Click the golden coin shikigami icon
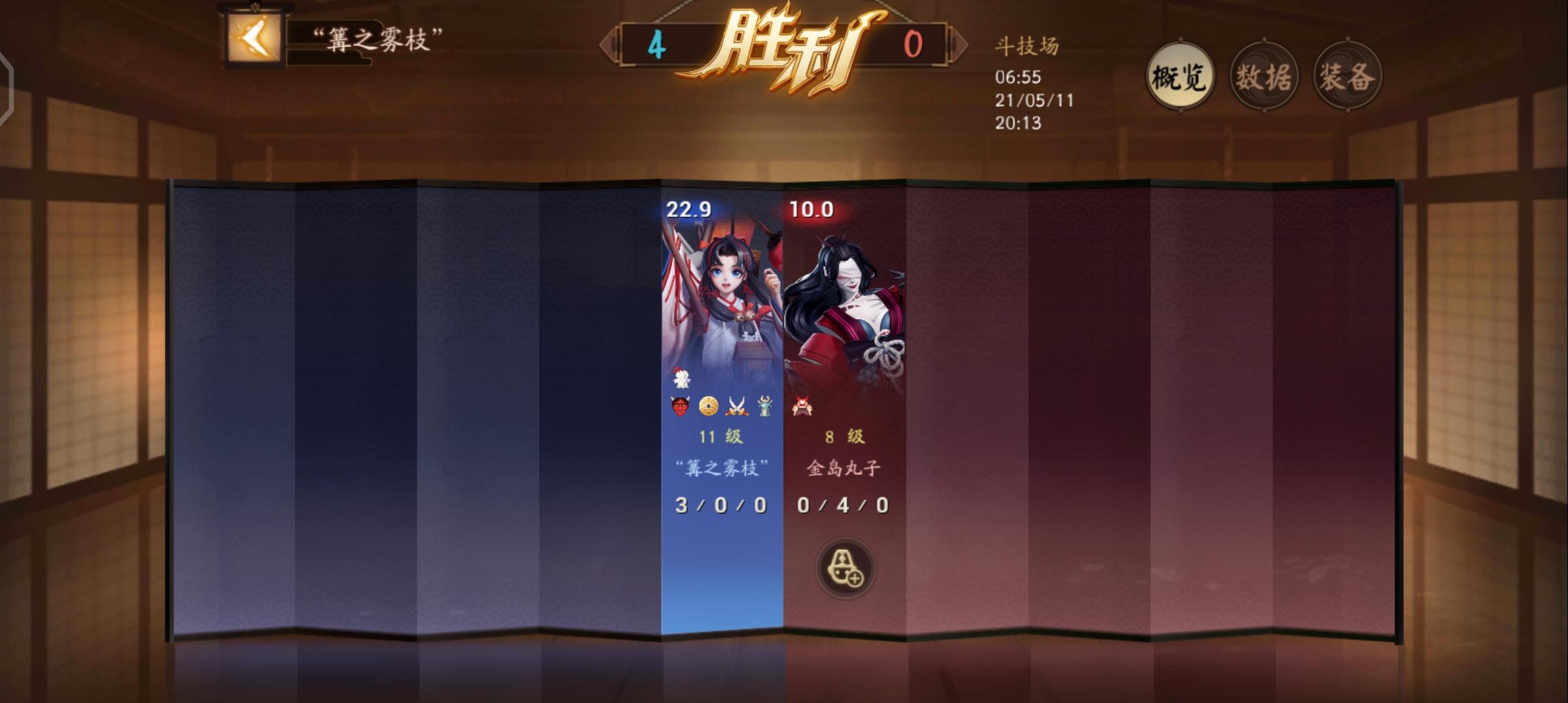This screenshot has width=1568, height=703. tap(707, 406)
